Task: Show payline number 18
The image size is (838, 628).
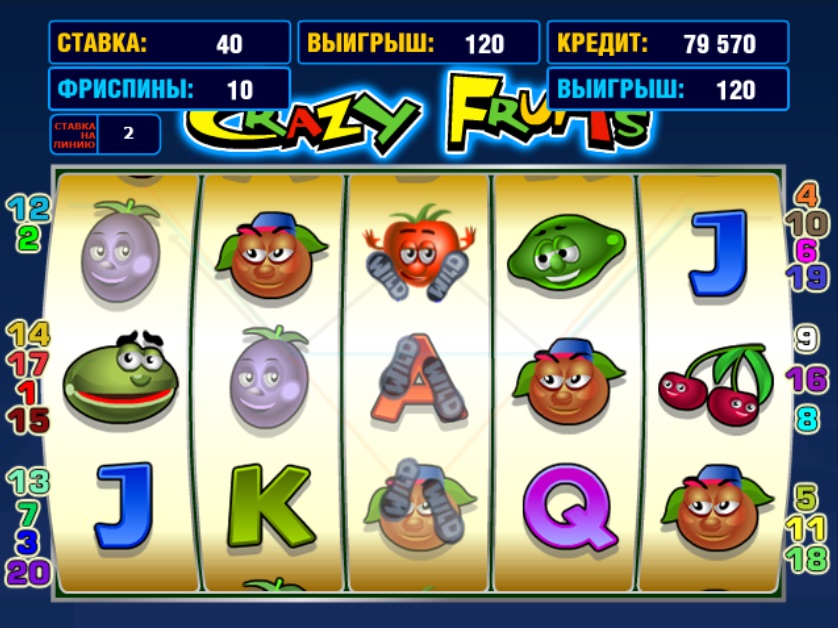Action: point(807,558)
